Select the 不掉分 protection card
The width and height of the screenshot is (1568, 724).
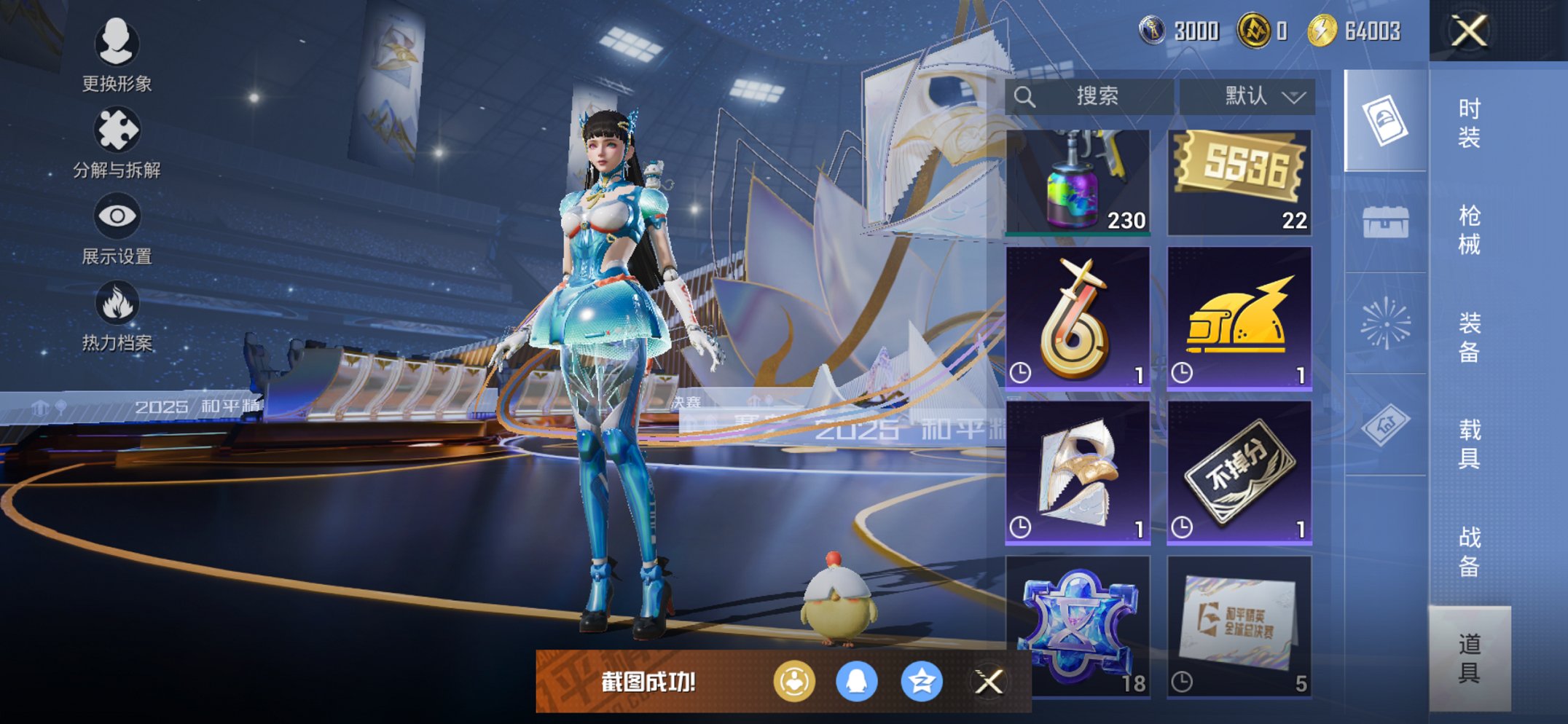pos(1239,472)
